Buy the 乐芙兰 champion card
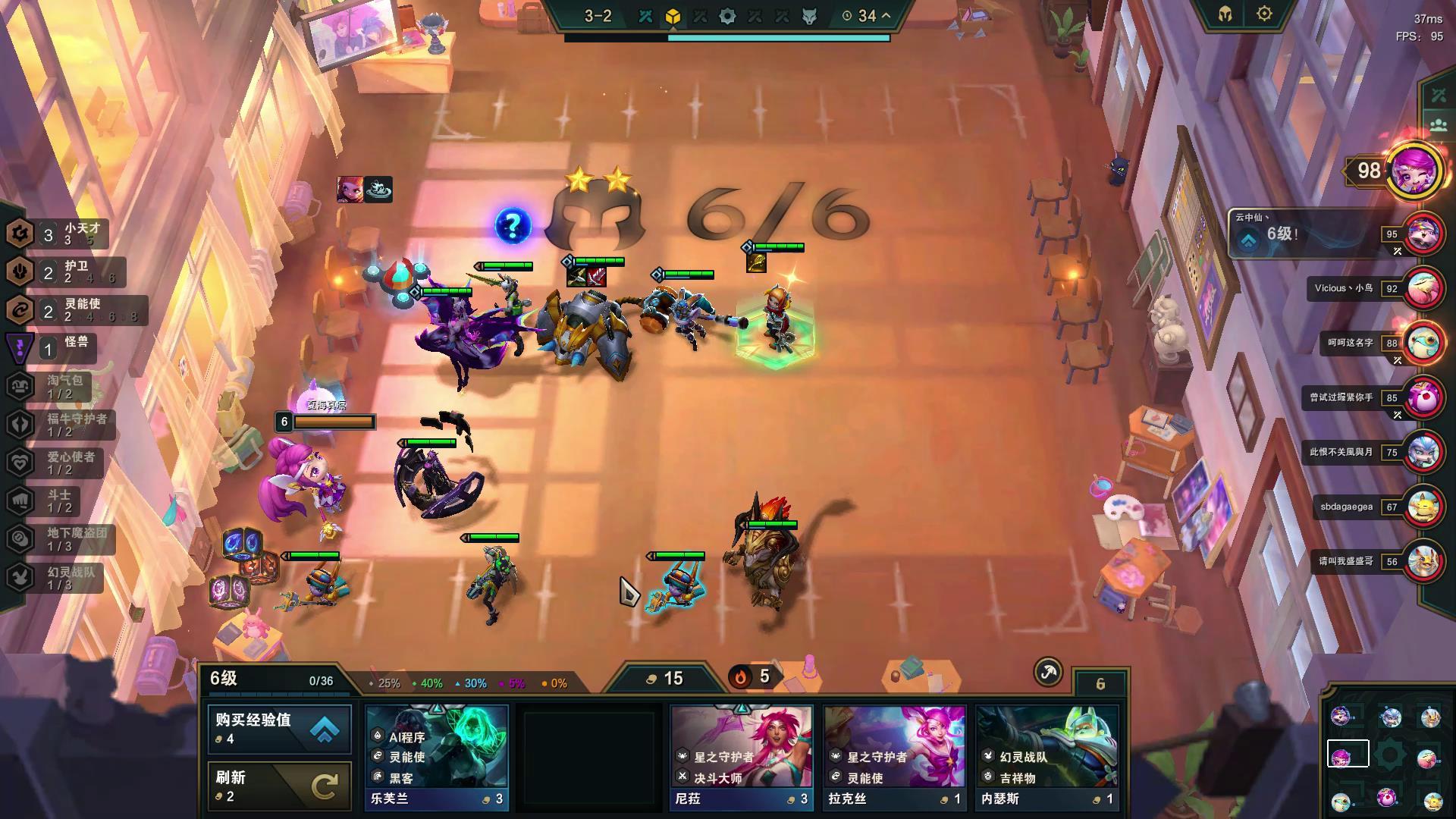This screenshot has width=1456, height=819. coord(437,756)
